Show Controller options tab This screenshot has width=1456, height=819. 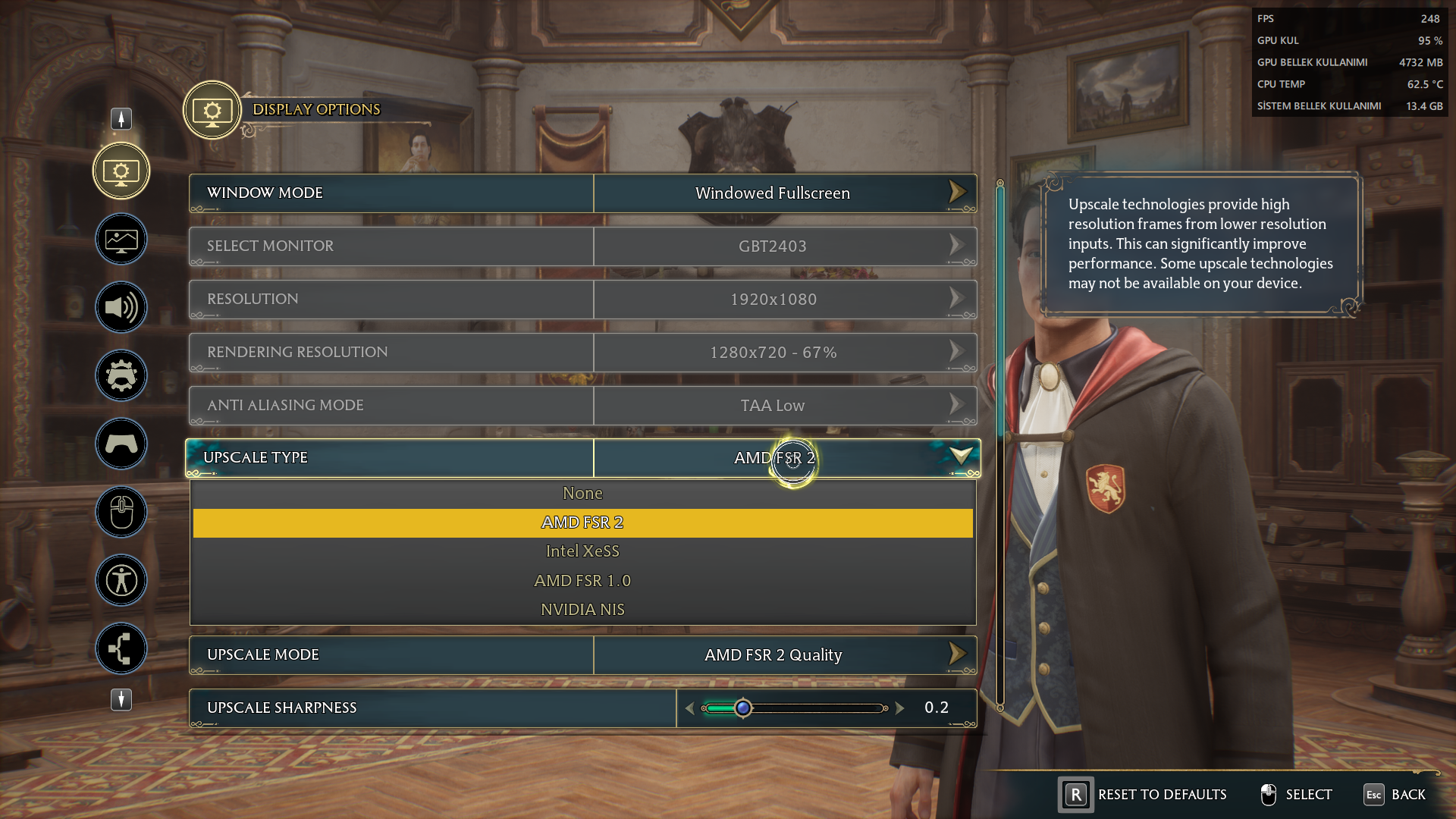point(121,444)
